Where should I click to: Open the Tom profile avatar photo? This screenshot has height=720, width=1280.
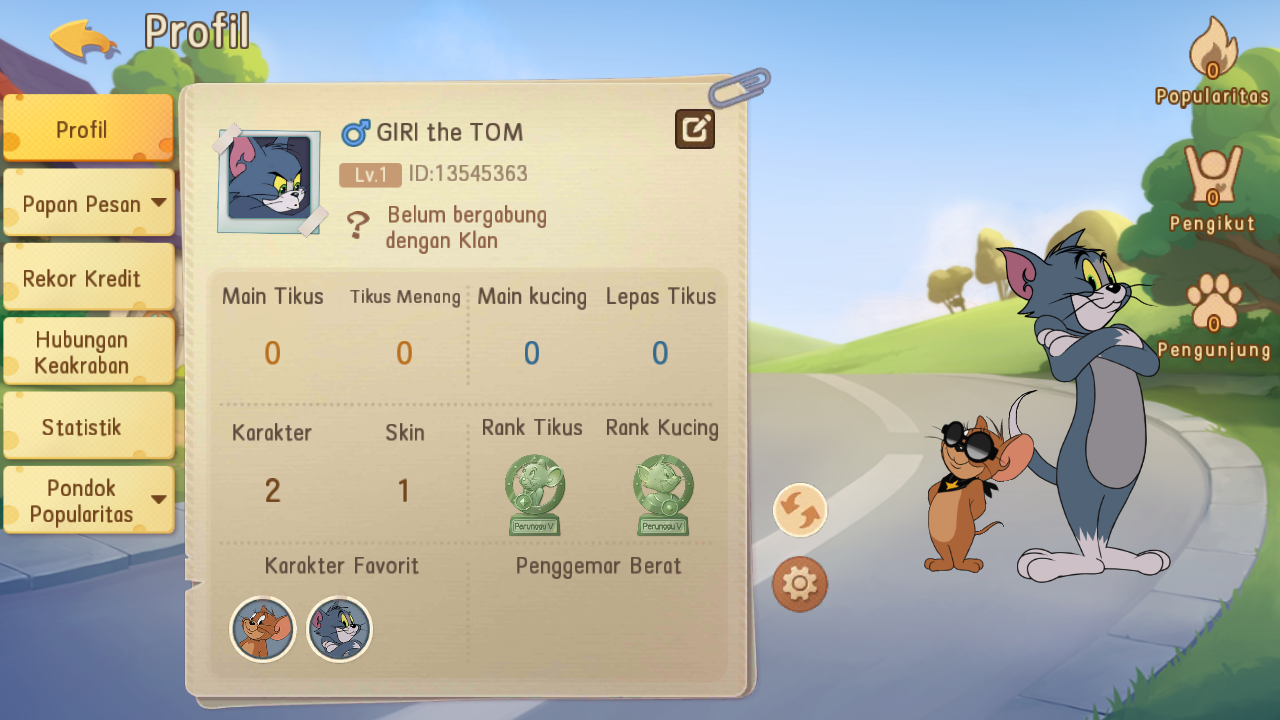[270, 181]
